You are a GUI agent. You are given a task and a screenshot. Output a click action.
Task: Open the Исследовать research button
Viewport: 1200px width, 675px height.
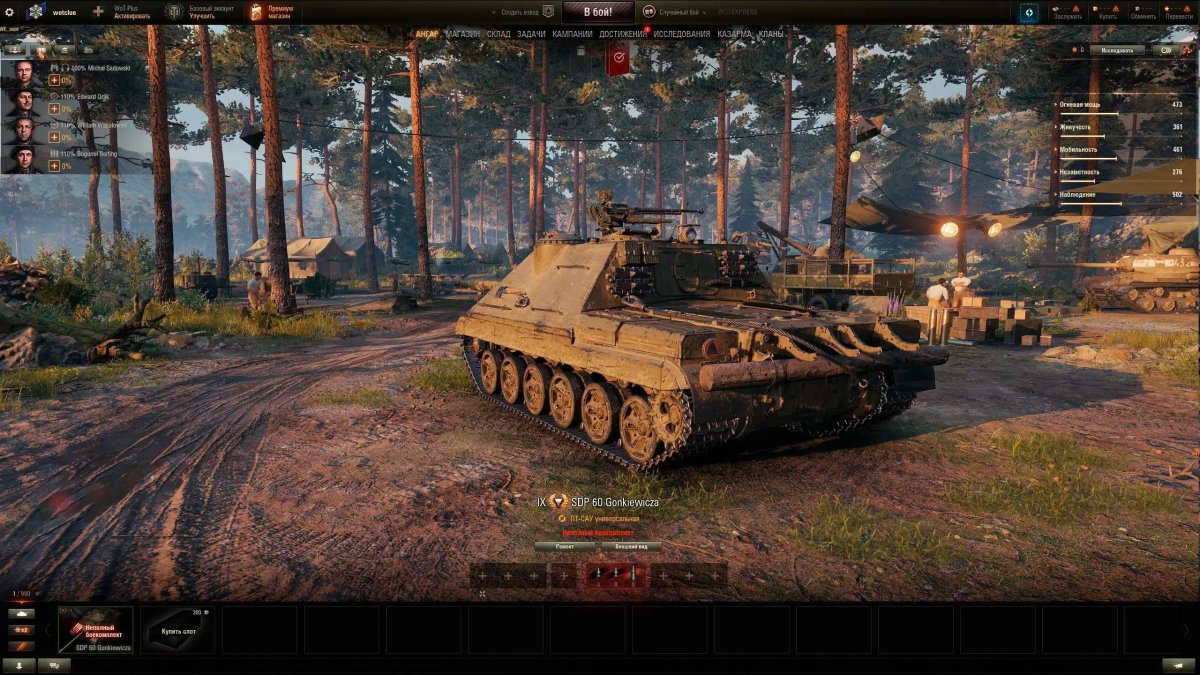click(1117, 49)
